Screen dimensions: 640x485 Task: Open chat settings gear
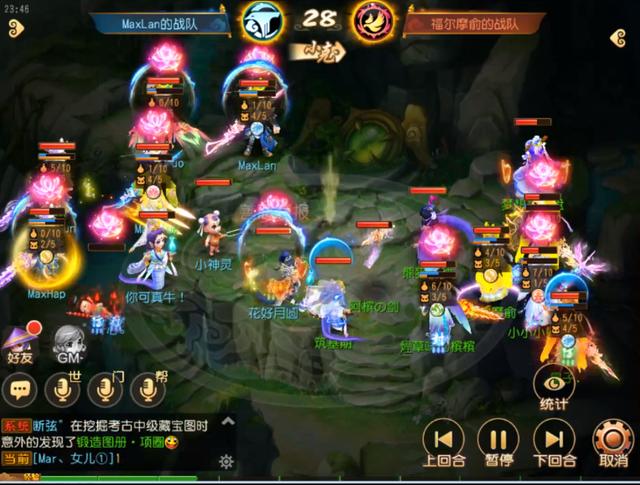pyautogui.click(x=227, y=461)
